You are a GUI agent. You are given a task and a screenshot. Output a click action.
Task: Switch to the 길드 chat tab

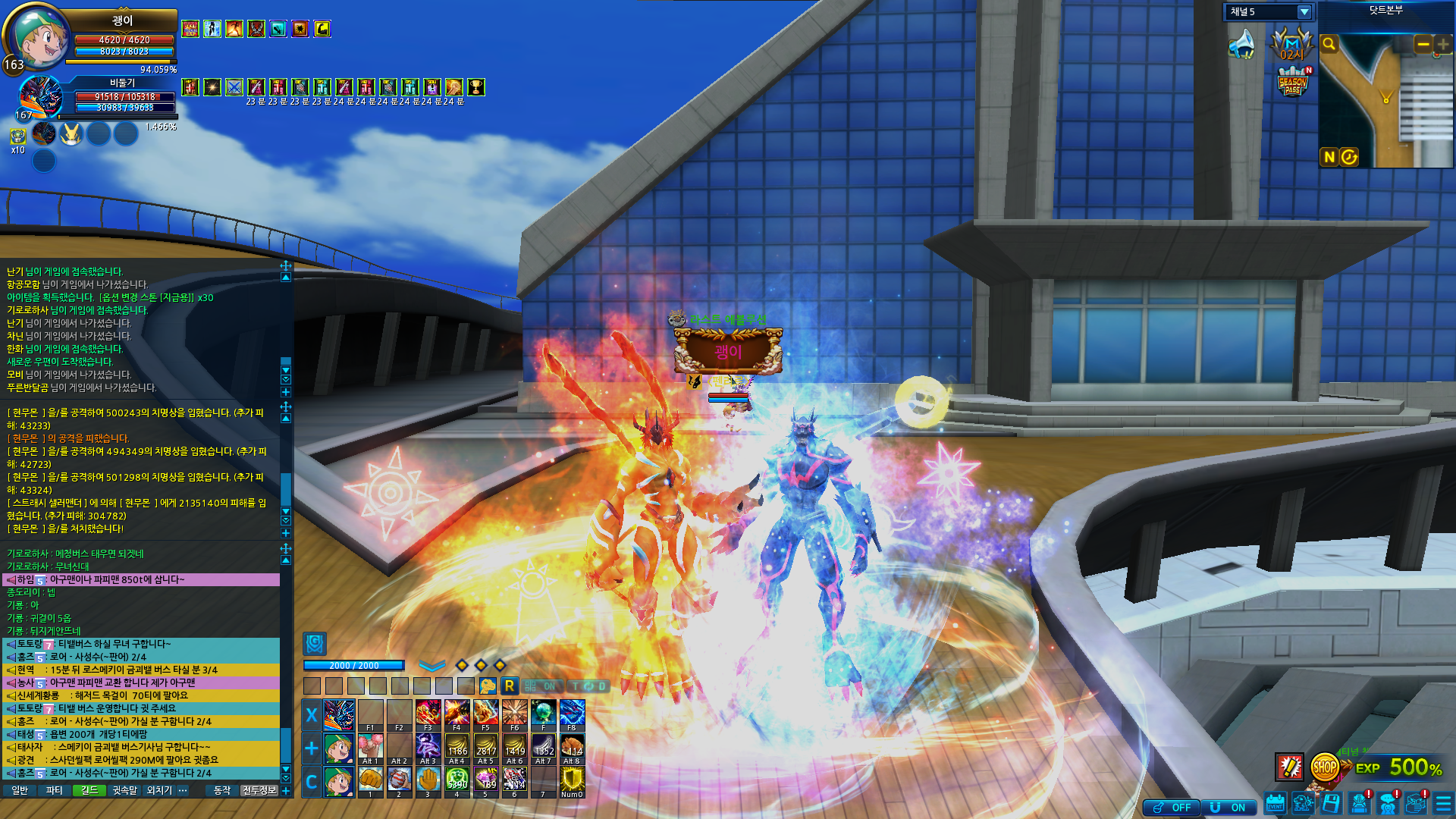tap(89, 790)
